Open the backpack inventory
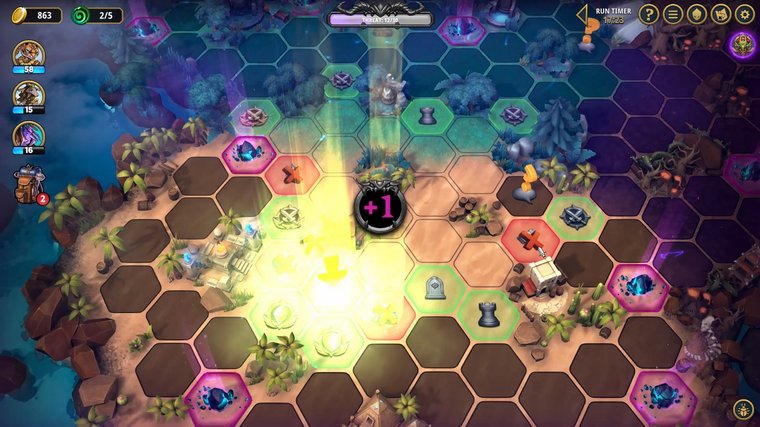760x427 pixels. pyautogui.click(x=28, y=183)
